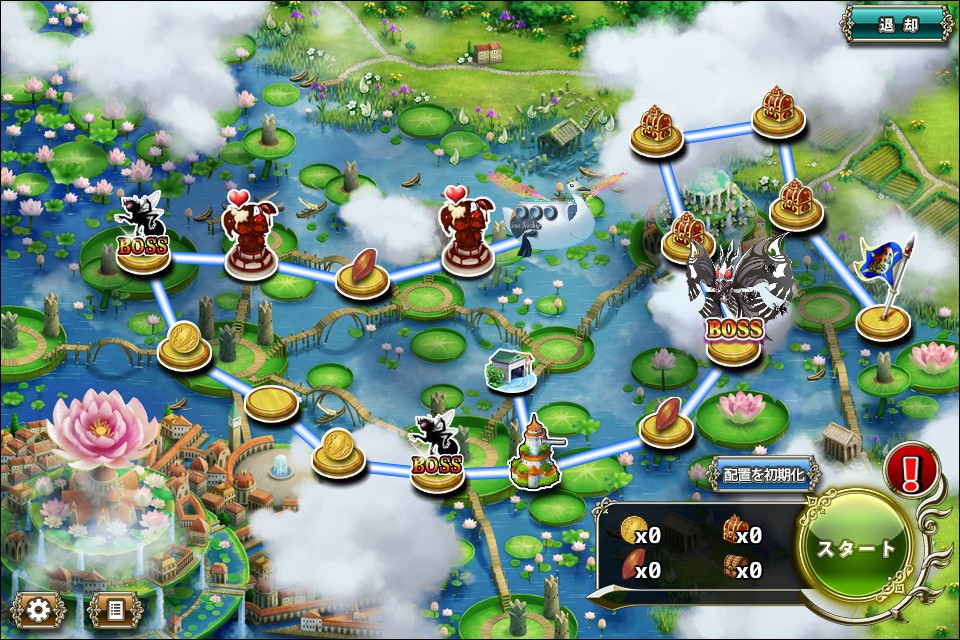Open the red exclamation mark alert
This screenshot has width=960, height=640.
click(910, 469)
